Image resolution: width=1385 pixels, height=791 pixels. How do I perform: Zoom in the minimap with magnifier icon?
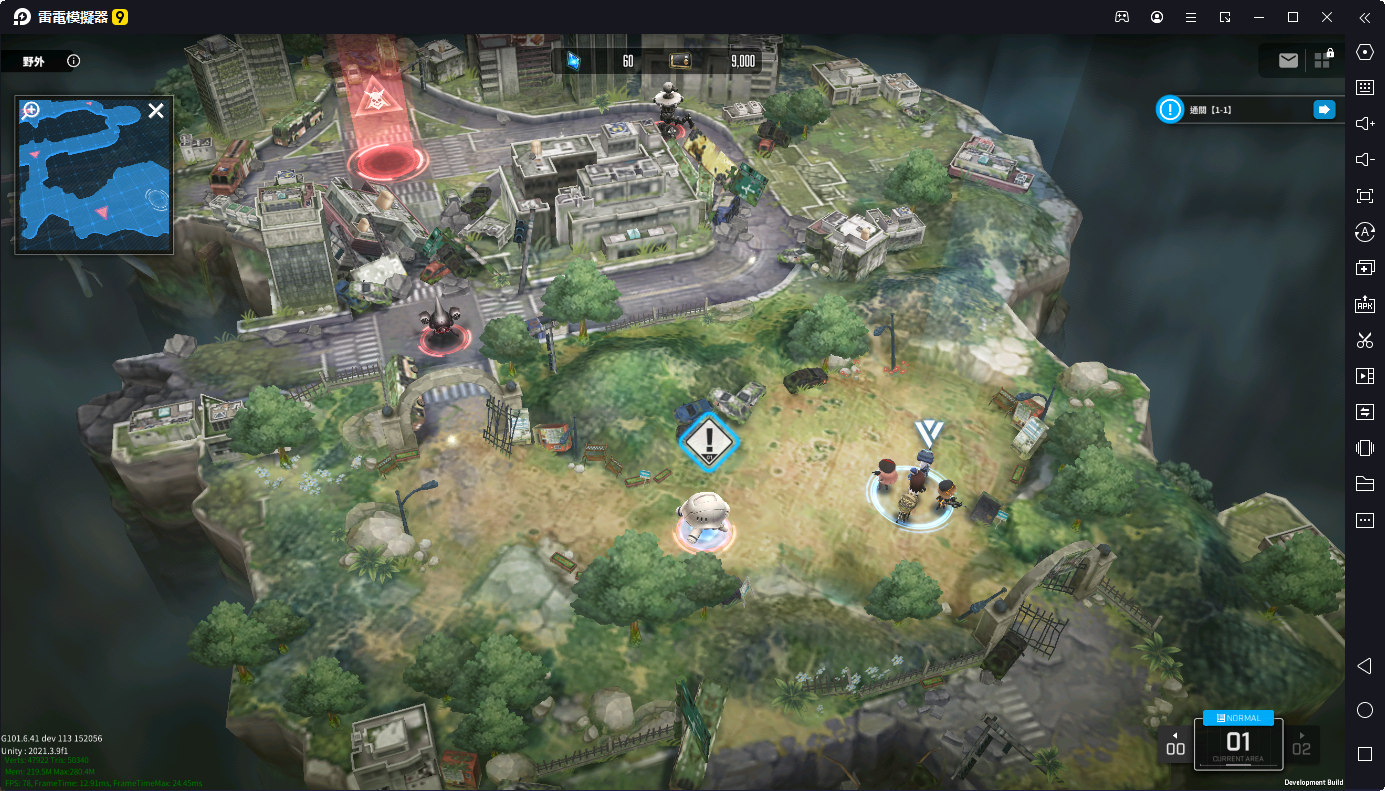coord(31,110)
